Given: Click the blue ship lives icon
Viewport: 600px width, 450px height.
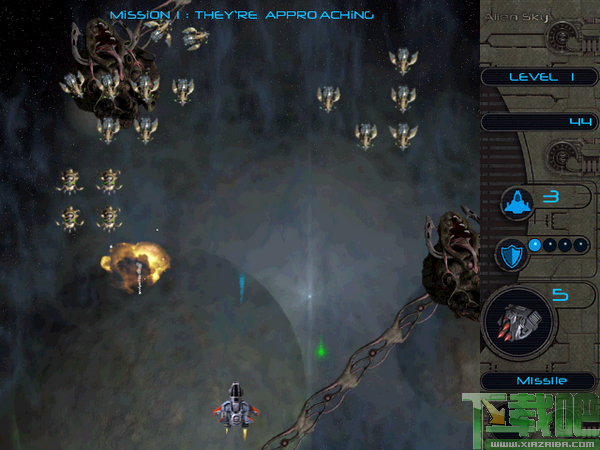Looking at the screenshot, I should click(x=518, y=203).
